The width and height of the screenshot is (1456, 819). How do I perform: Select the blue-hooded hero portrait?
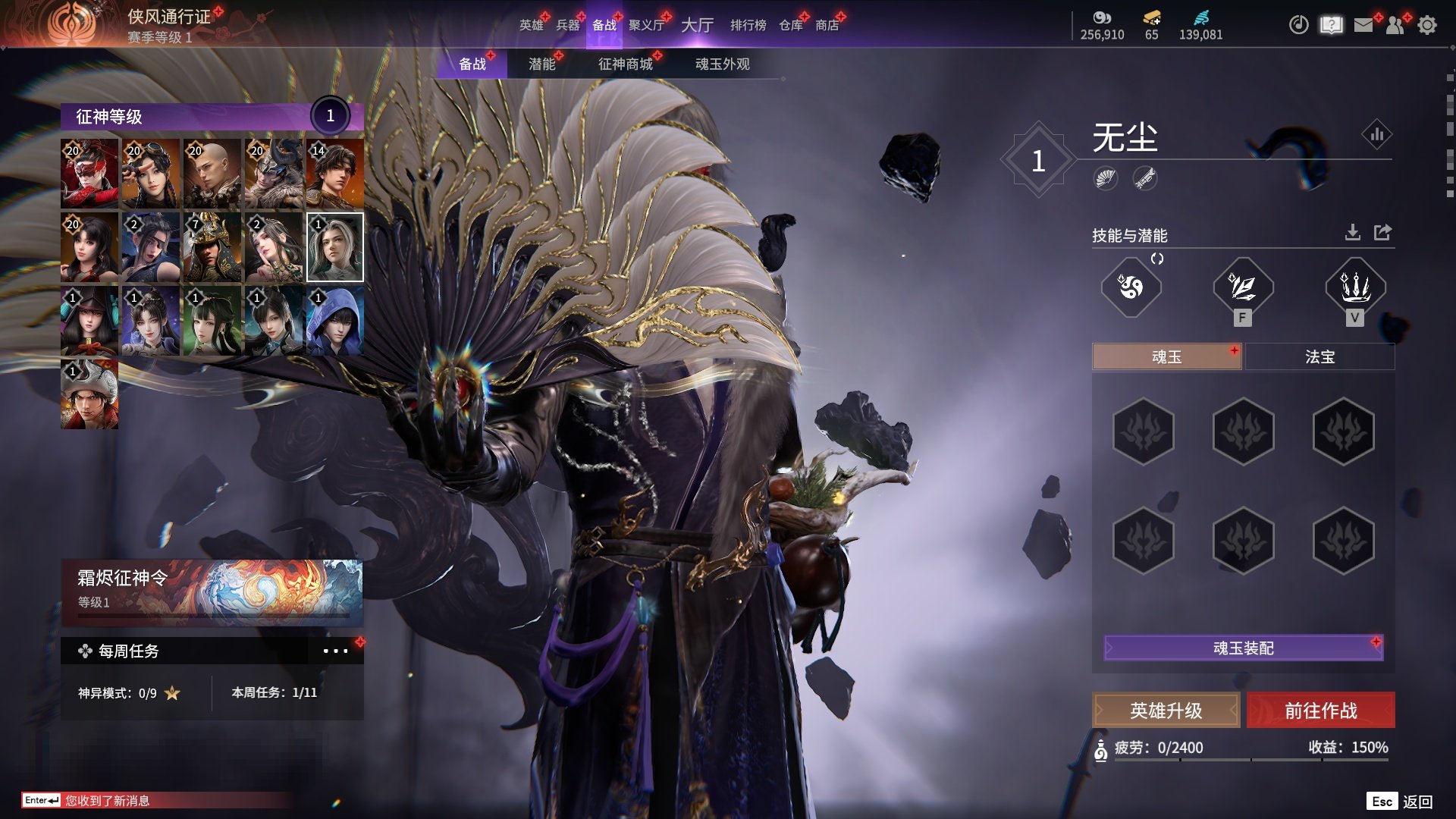(x=334, y=321)
